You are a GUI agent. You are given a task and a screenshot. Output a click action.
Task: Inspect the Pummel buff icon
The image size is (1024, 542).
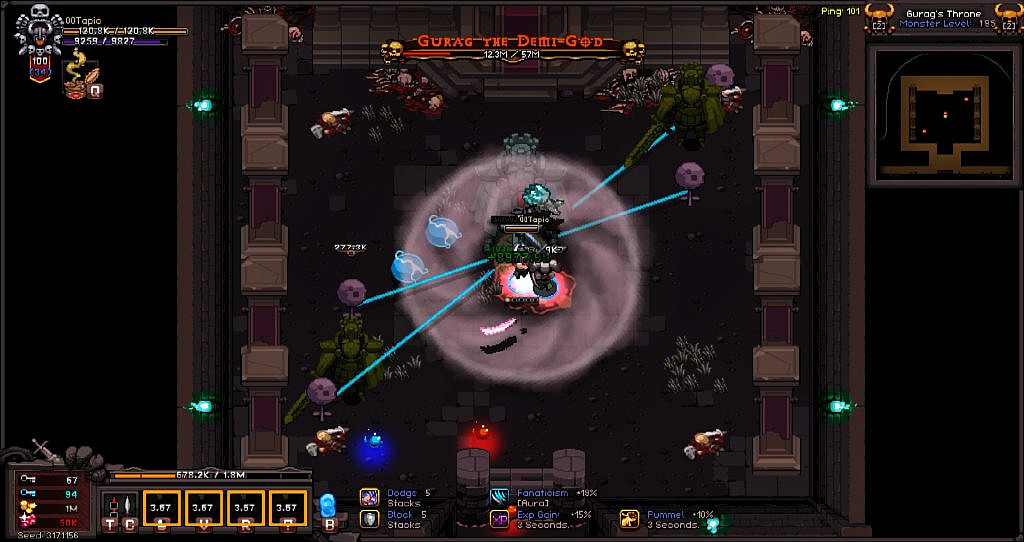tap(629, 519)
